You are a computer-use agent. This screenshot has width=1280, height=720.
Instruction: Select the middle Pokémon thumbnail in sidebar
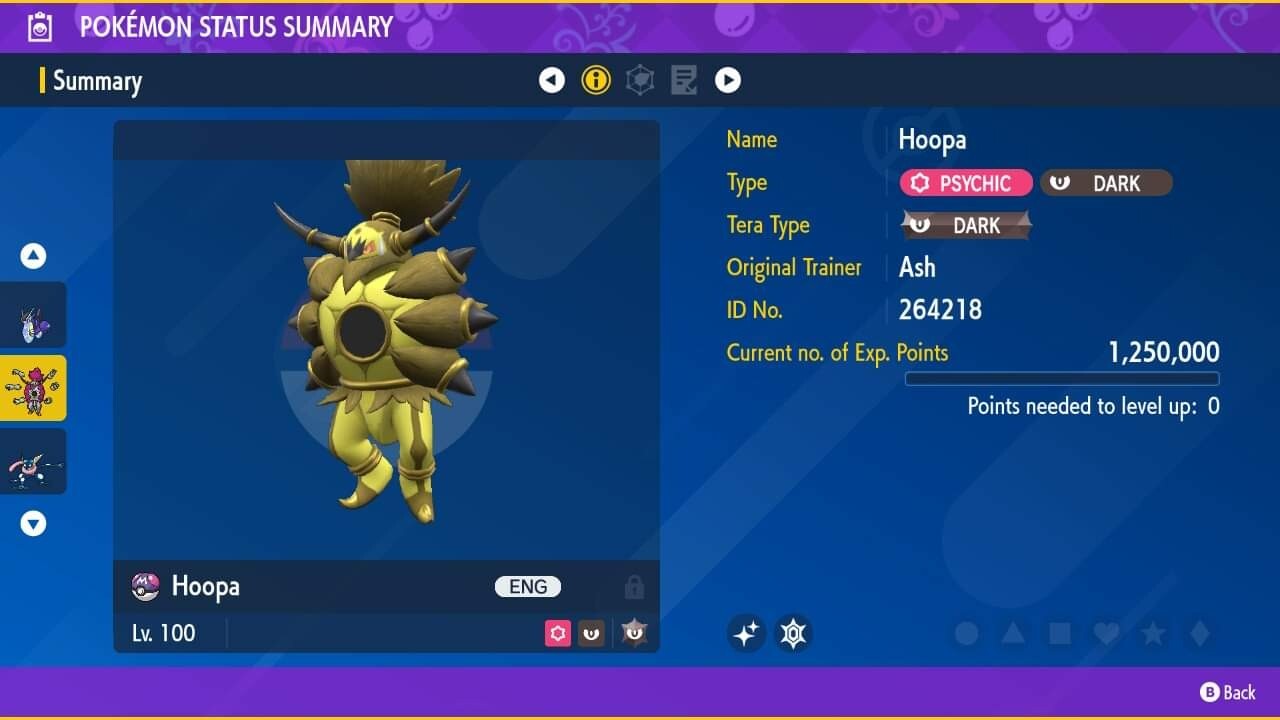click(33, 387)
